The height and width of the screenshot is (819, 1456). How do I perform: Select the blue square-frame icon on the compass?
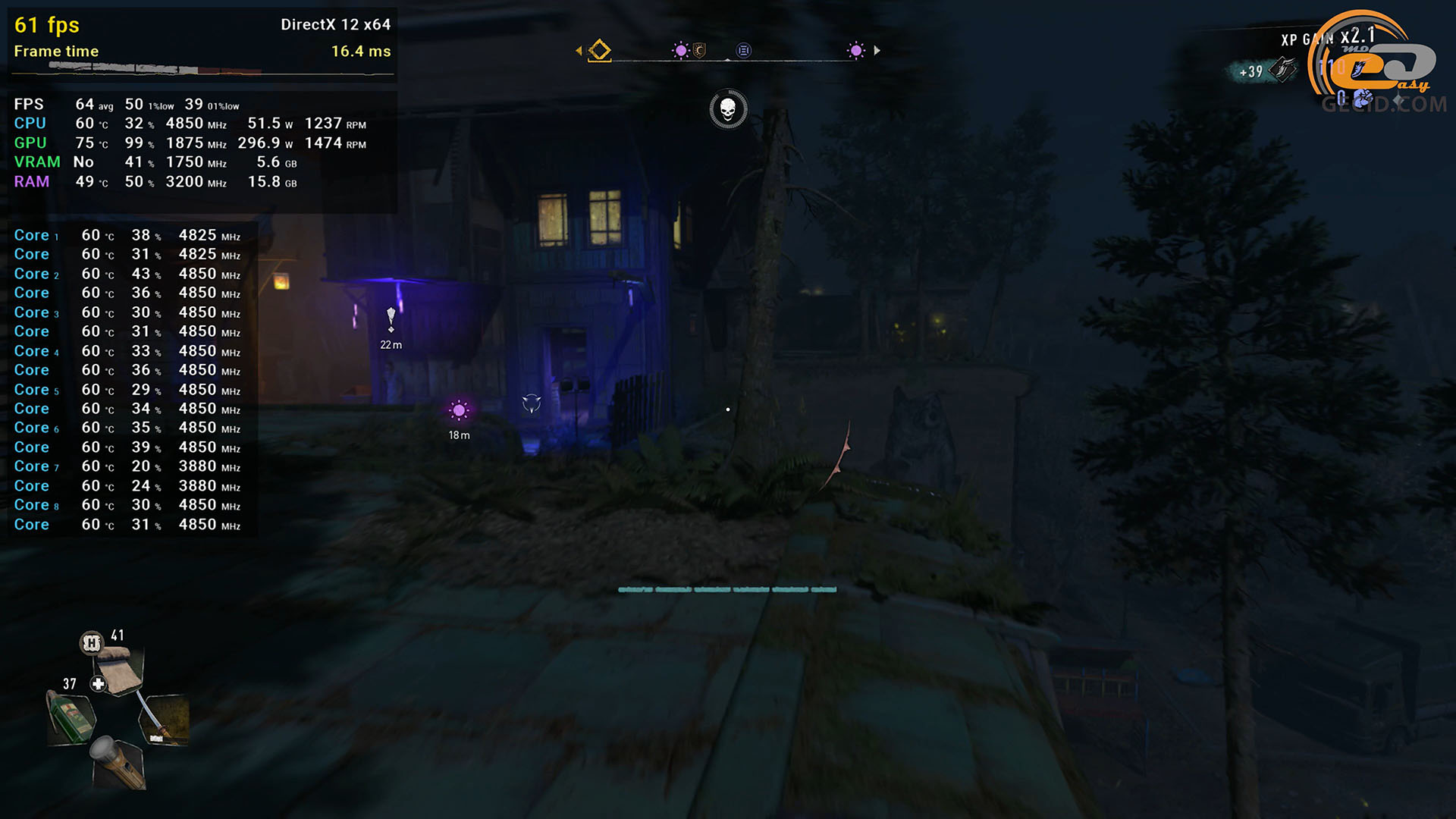tap(744, 51)
